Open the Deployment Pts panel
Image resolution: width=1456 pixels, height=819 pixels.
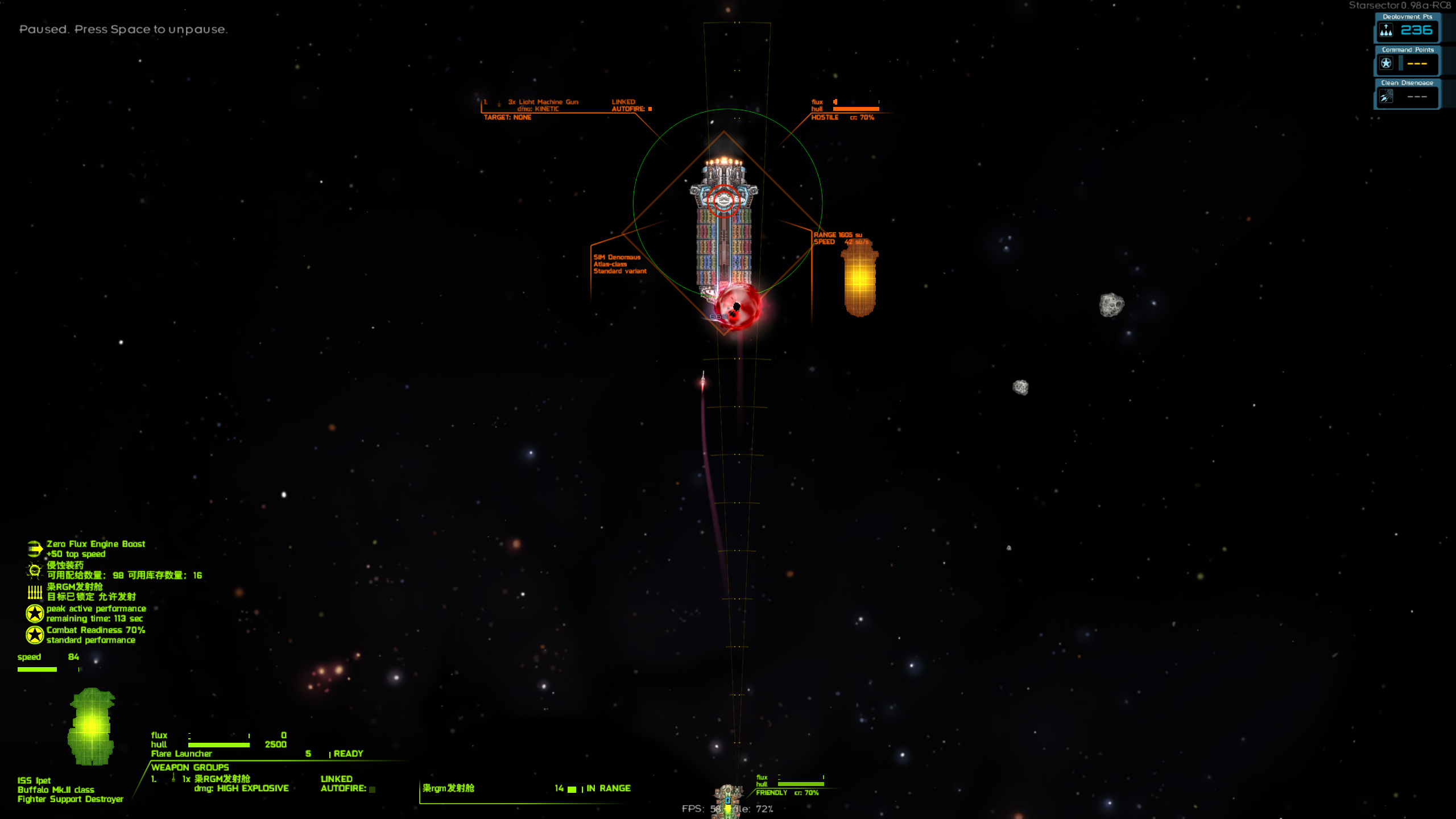pyautogui.click(x=1407, y=28)
